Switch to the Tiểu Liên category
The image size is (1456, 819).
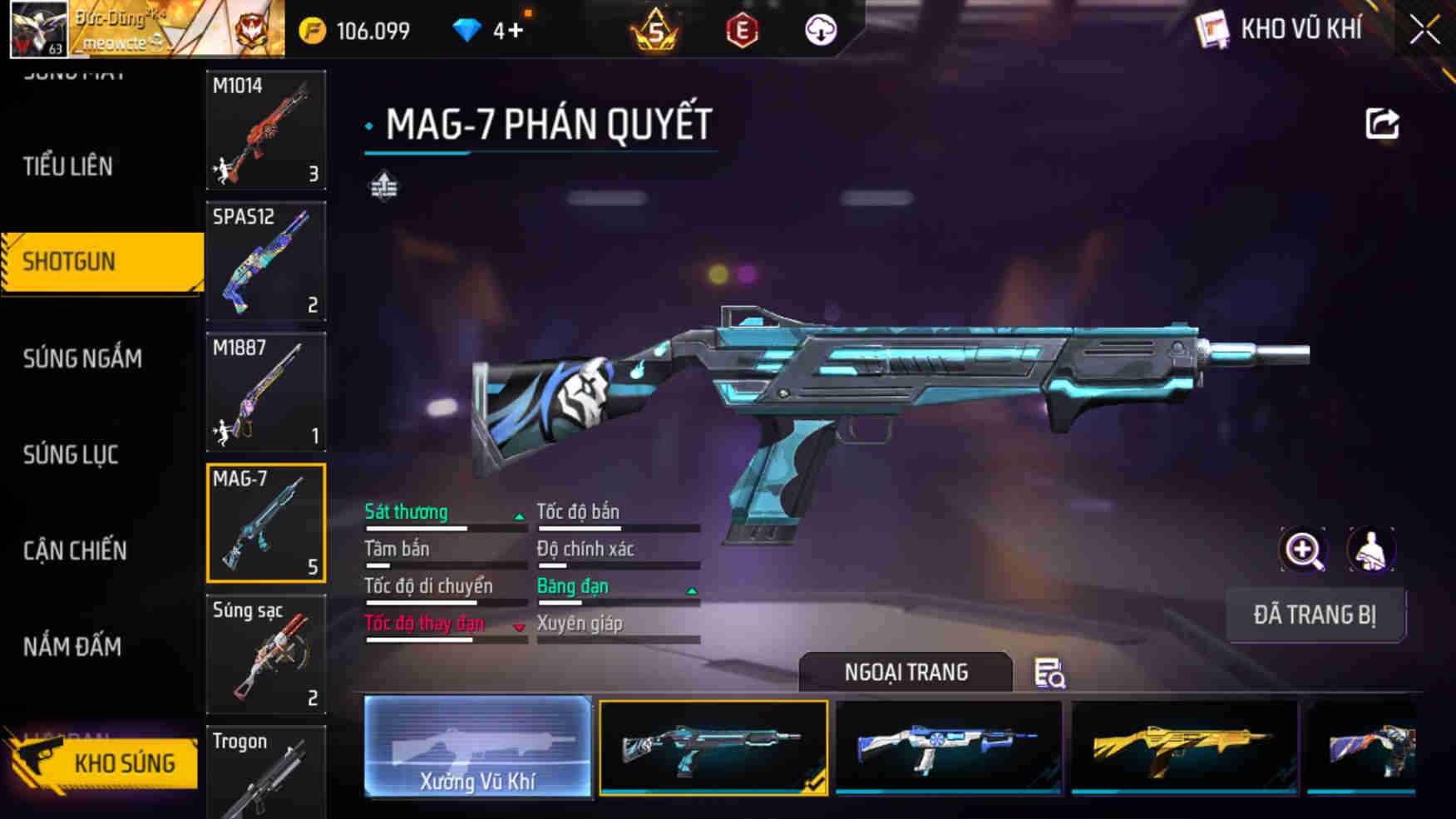(68, 166)
